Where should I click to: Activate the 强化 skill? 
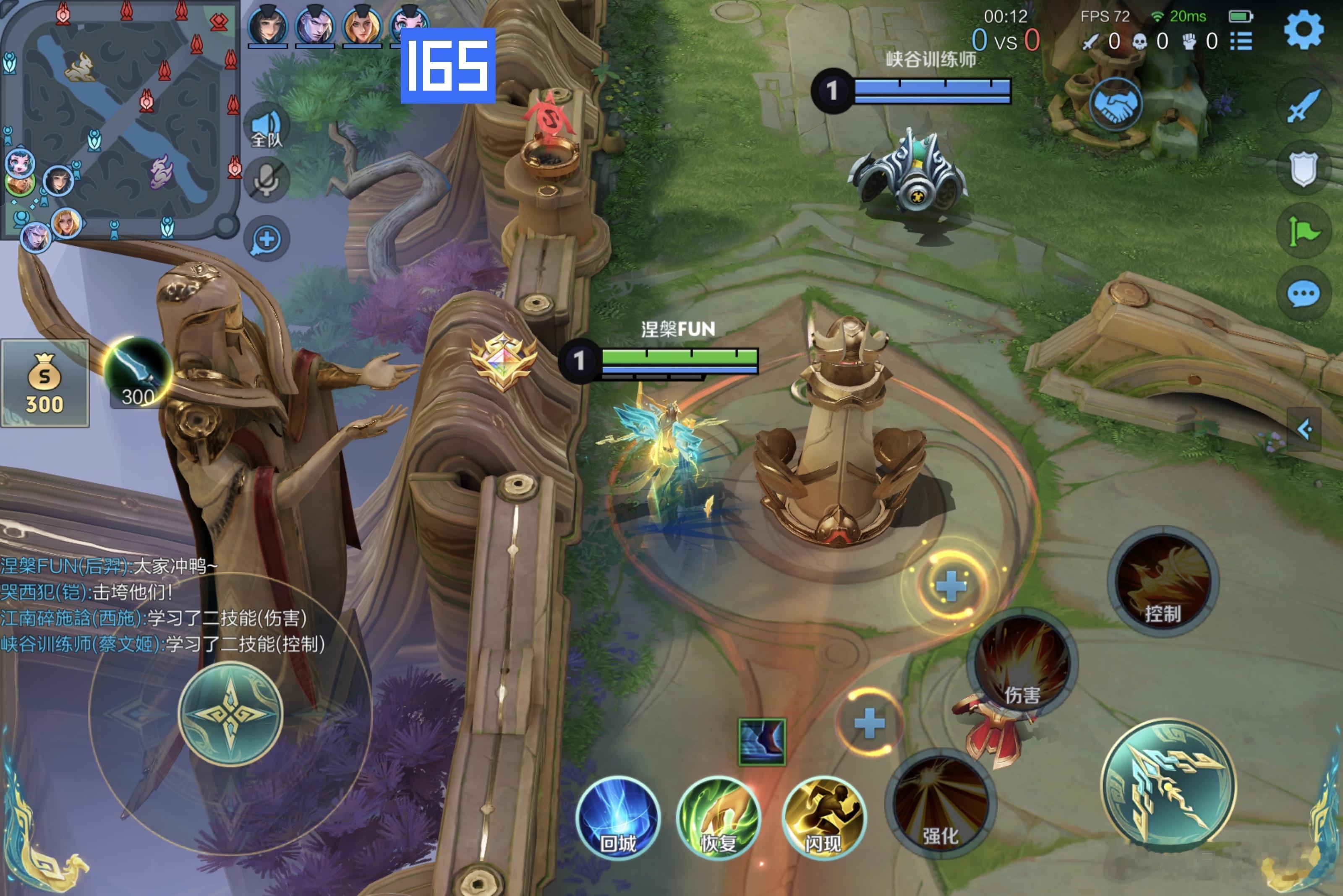coord(941,803)
